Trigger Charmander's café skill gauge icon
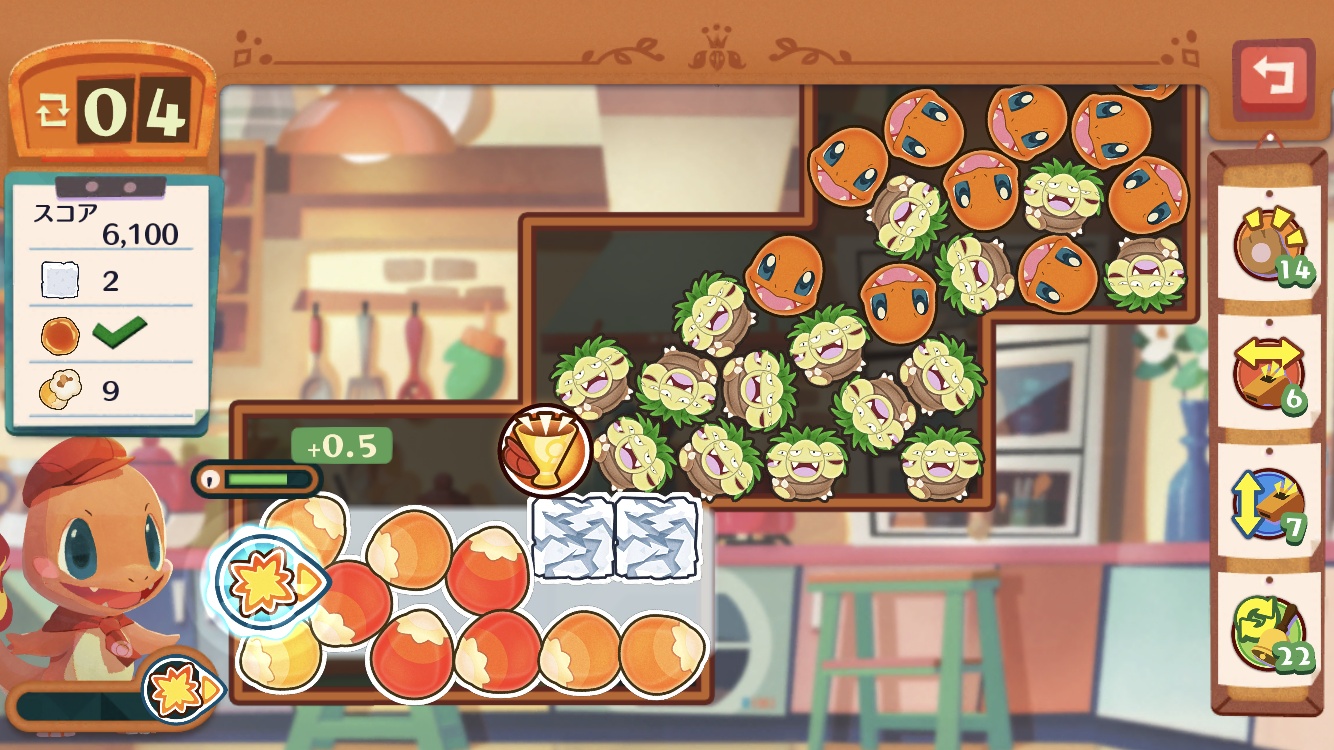Viewport: 1334px width, 750px height. click(x=180, y=688)
